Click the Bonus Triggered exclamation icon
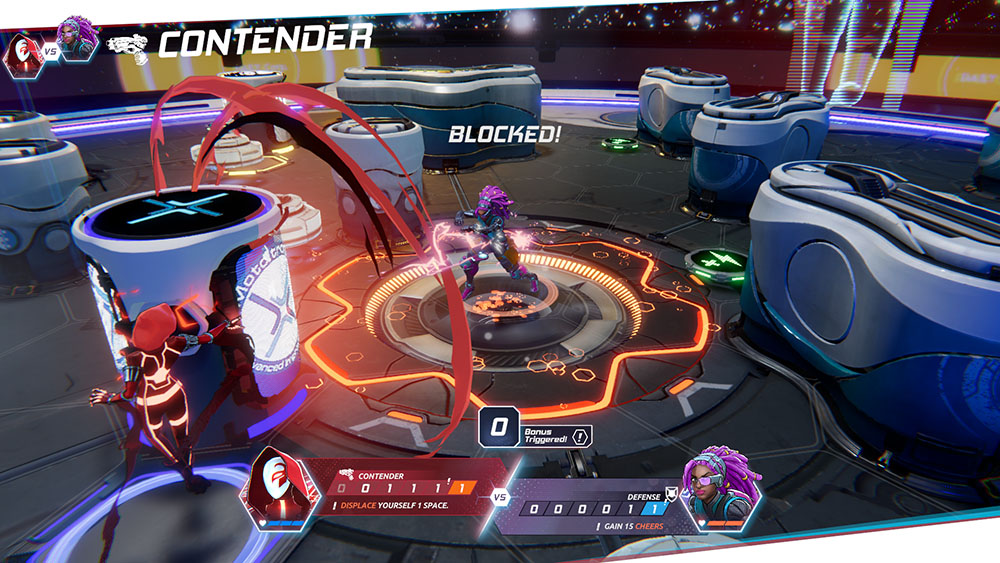This screenshot has width=1000, height=563. [x=582, y=435]
